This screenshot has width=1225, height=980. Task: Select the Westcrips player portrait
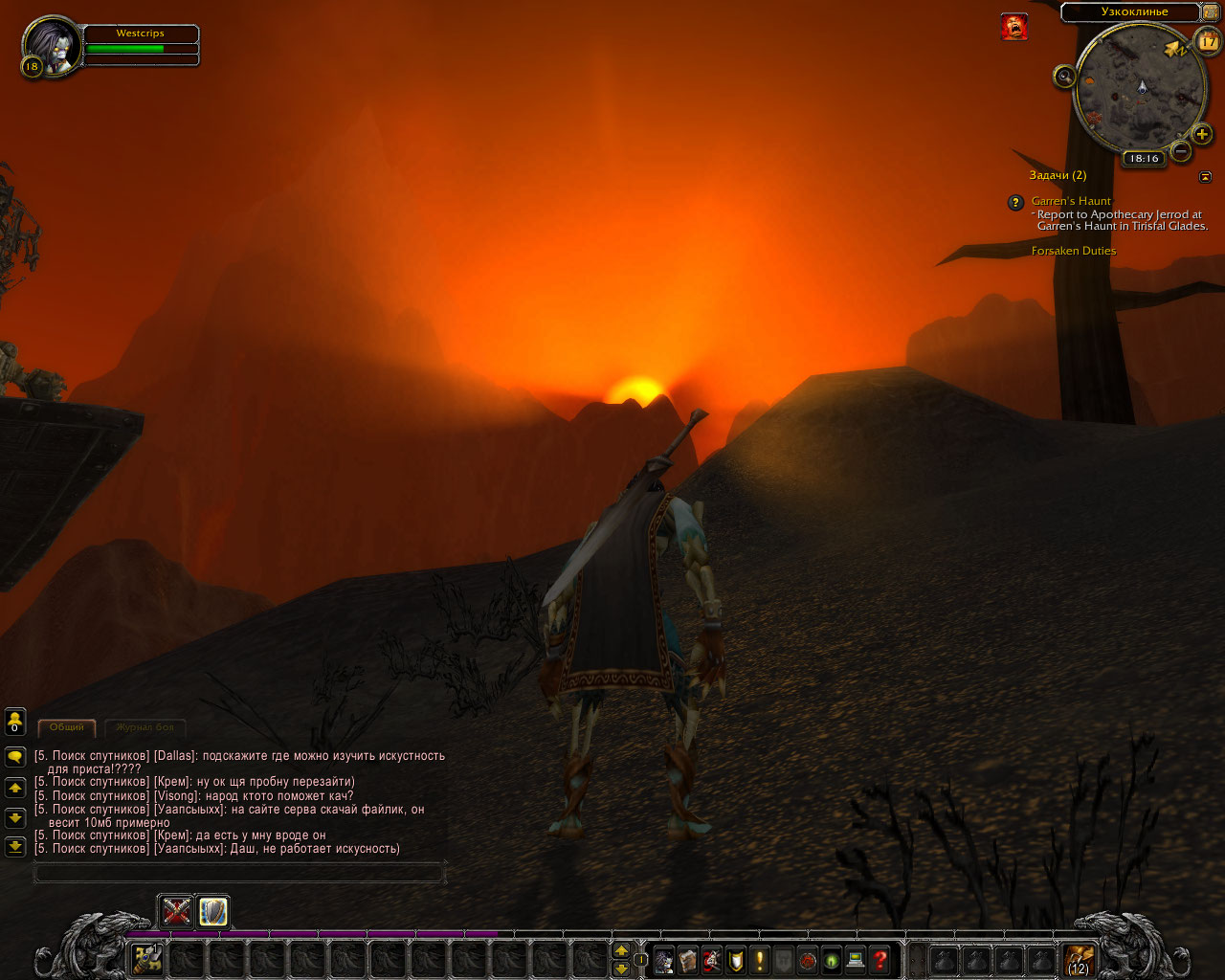click(52, 44)
